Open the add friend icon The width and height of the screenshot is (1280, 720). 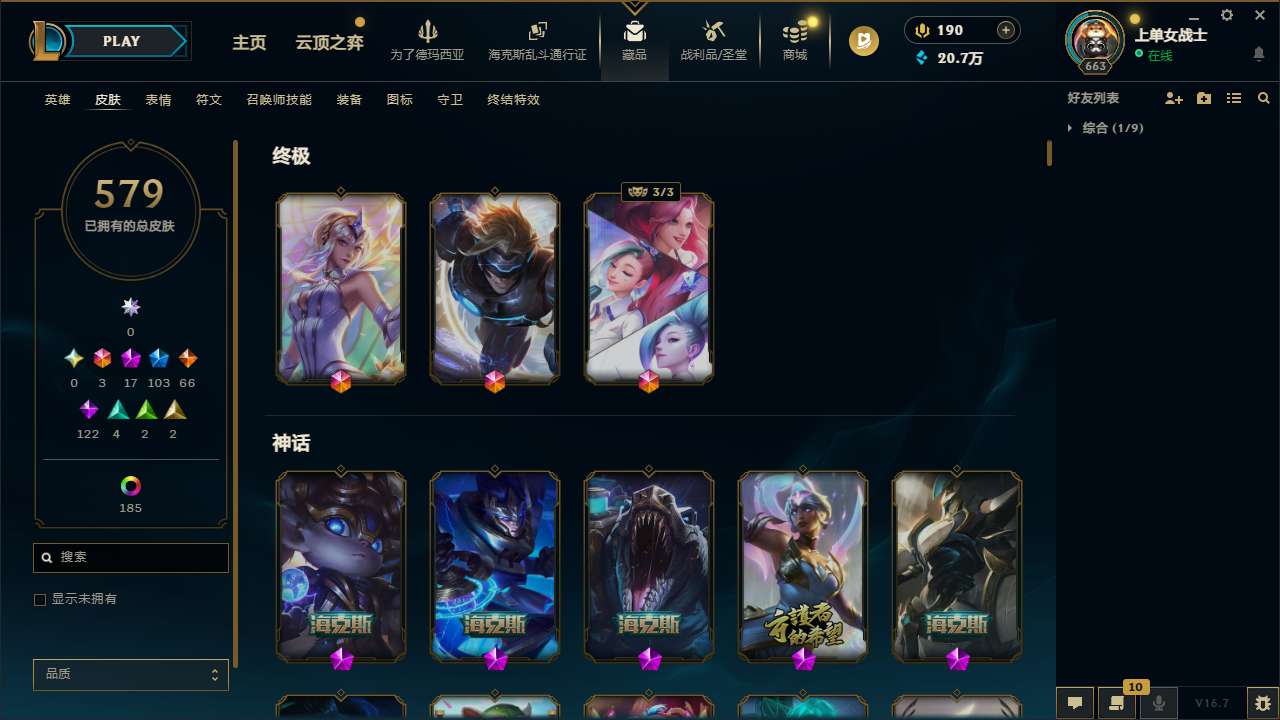click(x=1175, y=97)
